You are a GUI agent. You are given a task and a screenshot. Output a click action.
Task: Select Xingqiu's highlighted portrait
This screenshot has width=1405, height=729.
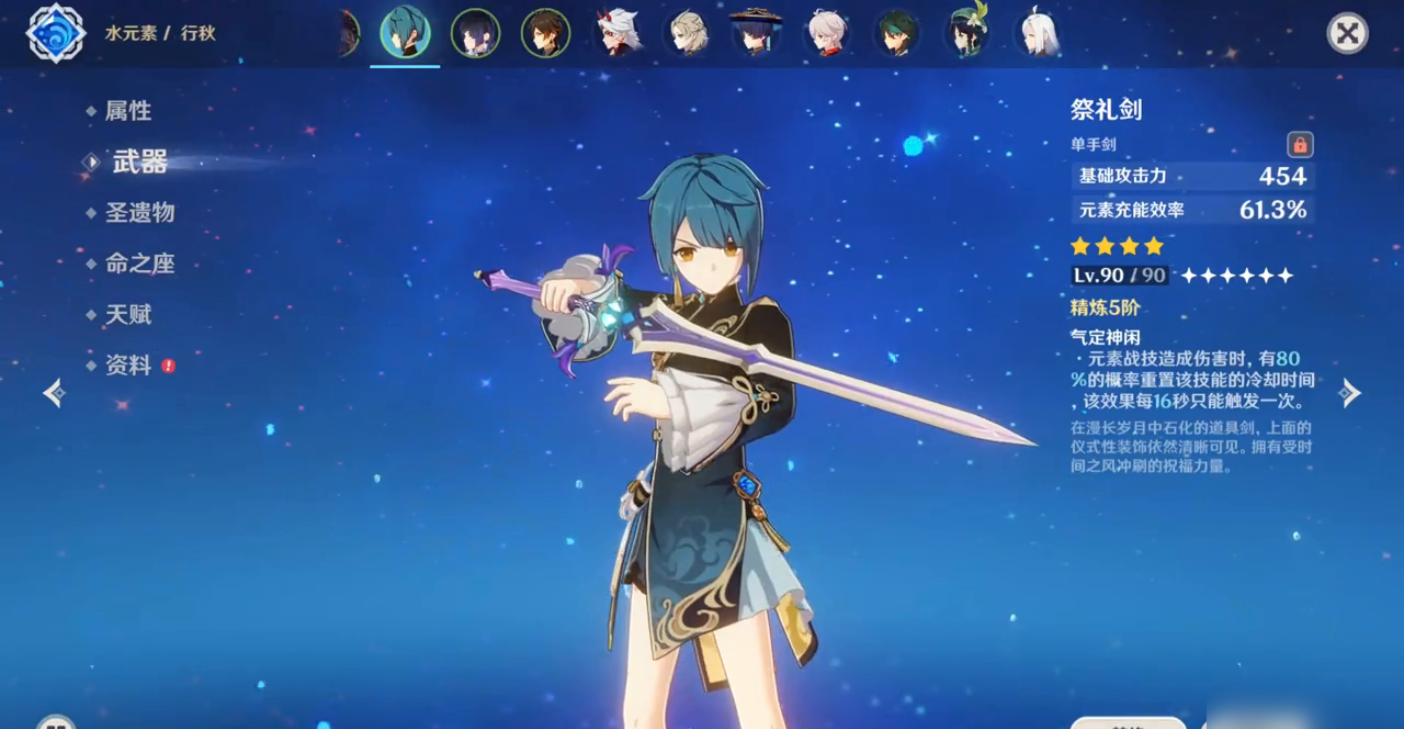pos(405,34)
